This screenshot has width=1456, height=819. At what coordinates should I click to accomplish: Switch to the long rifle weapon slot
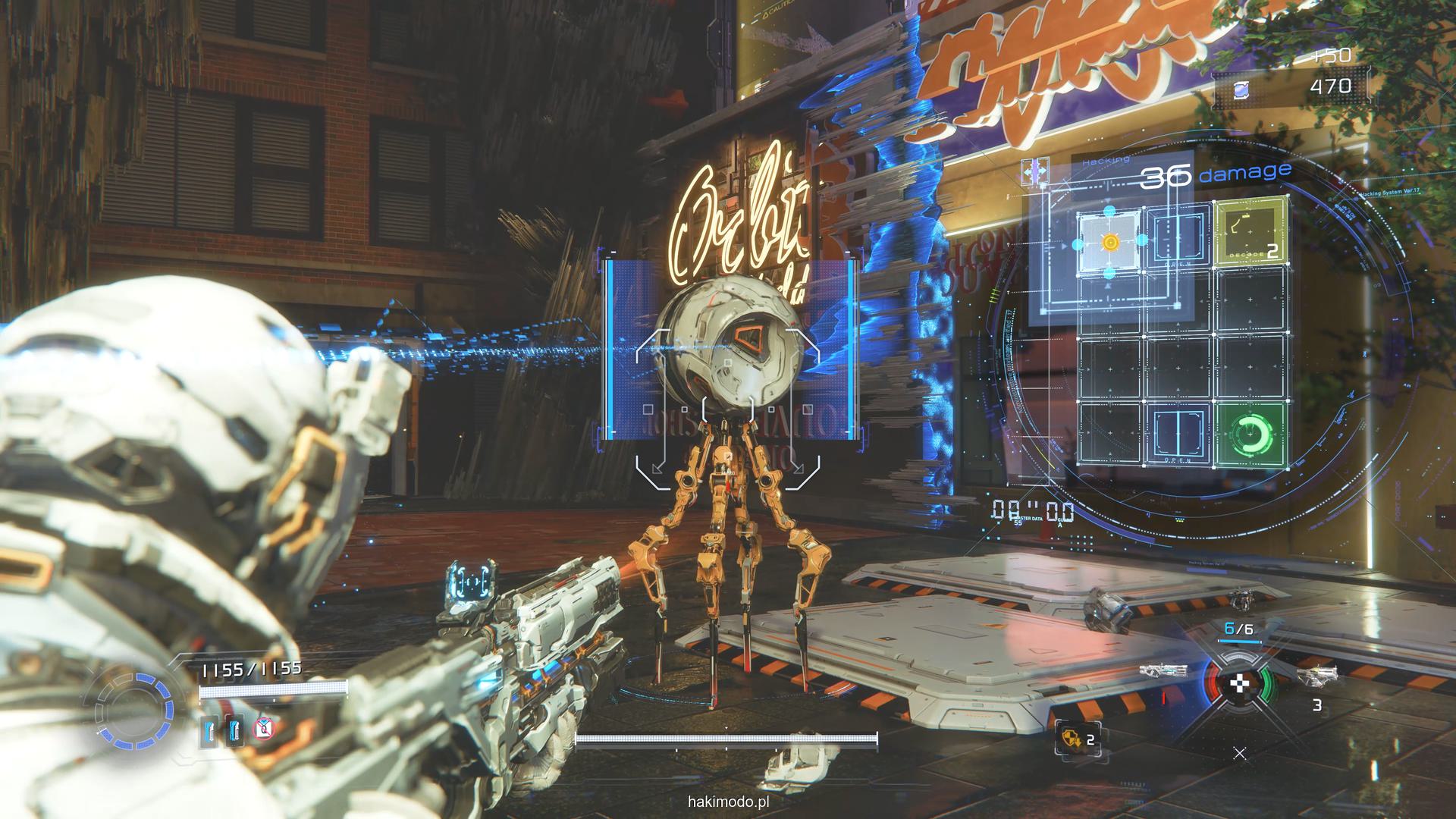[x=1163, y=670]
